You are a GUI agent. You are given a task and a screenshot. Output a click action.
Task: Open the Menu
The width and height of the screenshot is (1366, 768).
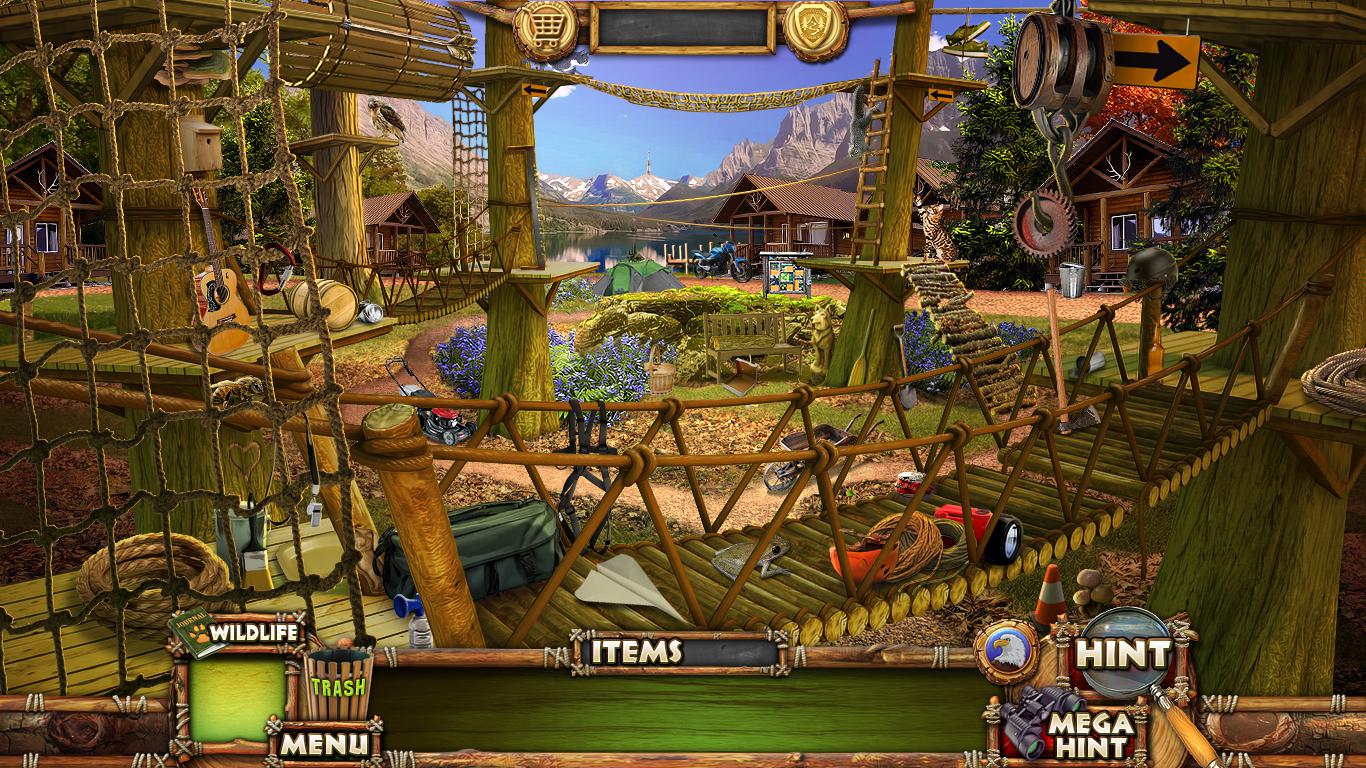coord(323,743)
